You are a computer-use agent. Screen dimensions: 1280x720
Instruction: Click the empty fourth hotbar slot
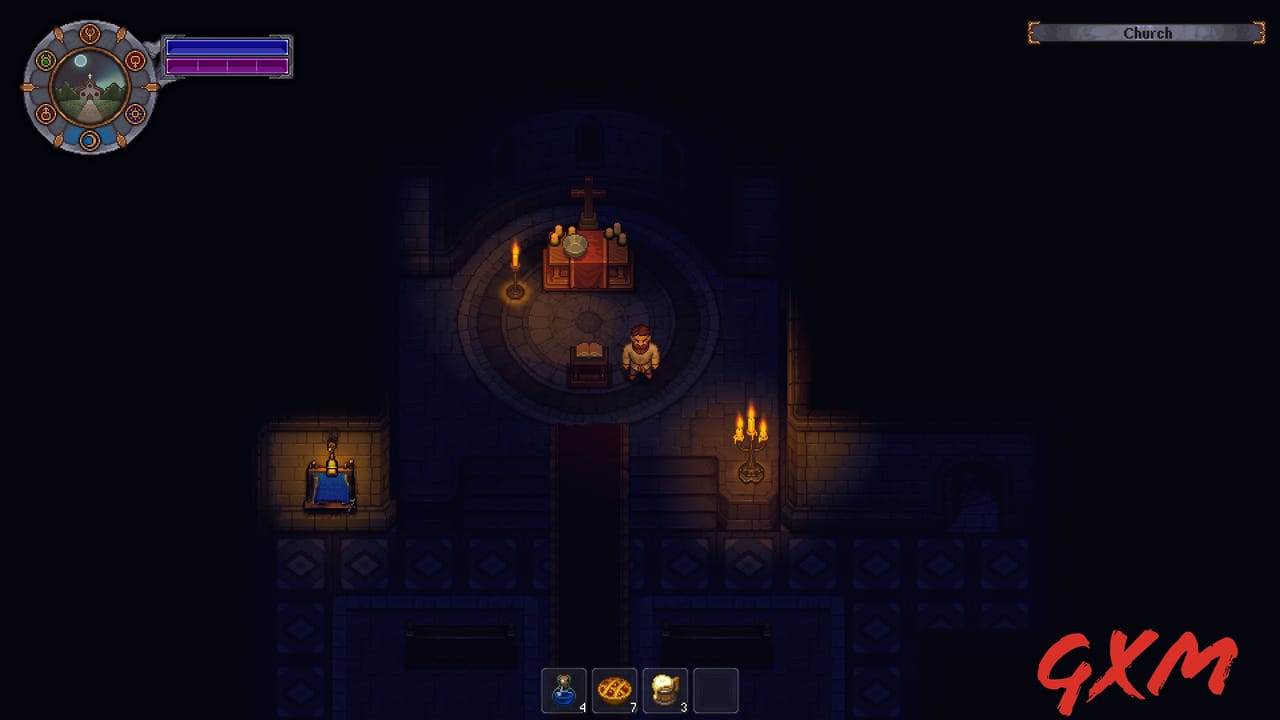pos(716,690)
